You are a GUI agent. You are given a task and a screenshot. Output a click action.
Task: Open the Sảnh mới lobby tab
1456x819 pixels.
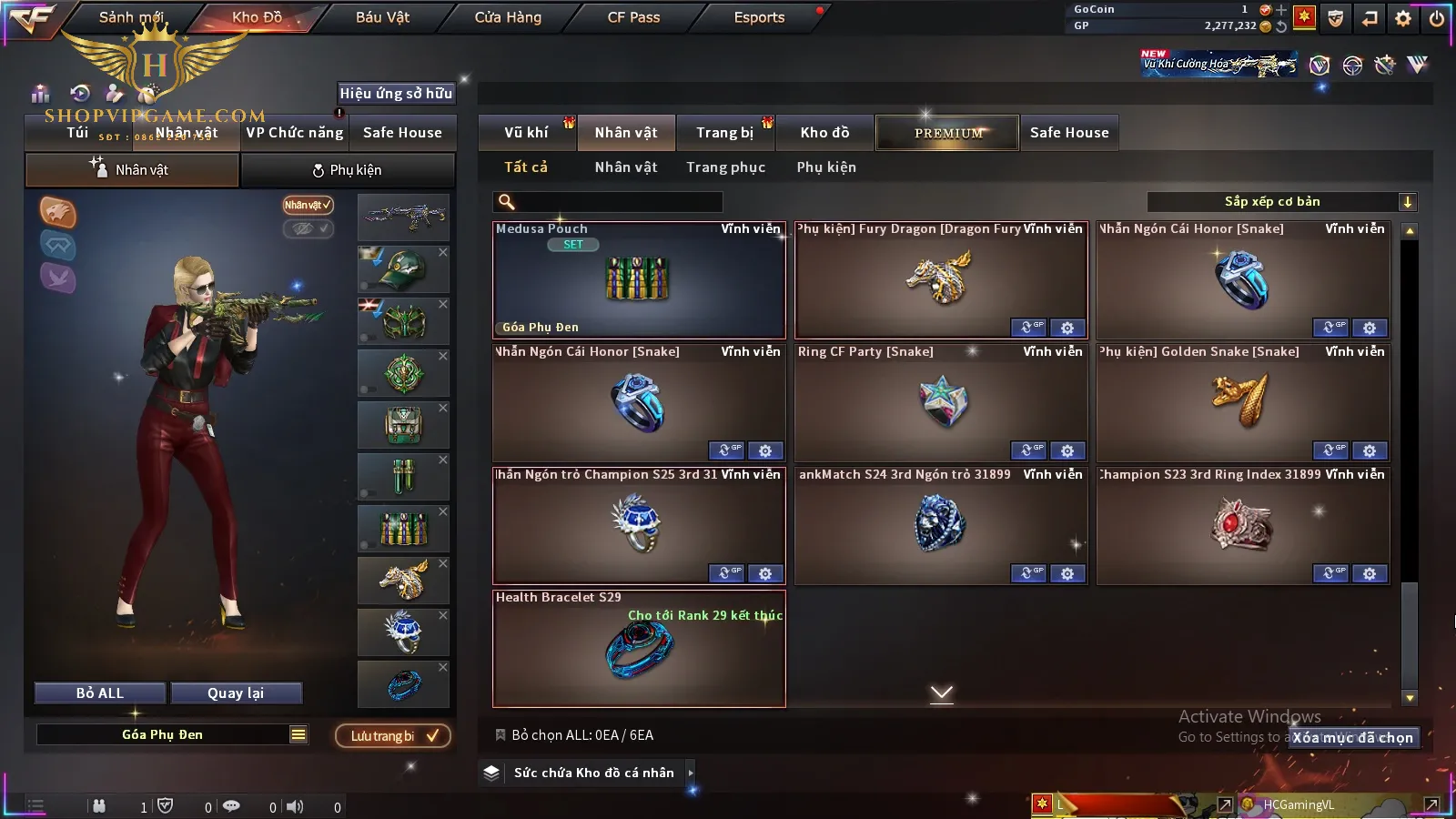[x=131, y=17]
